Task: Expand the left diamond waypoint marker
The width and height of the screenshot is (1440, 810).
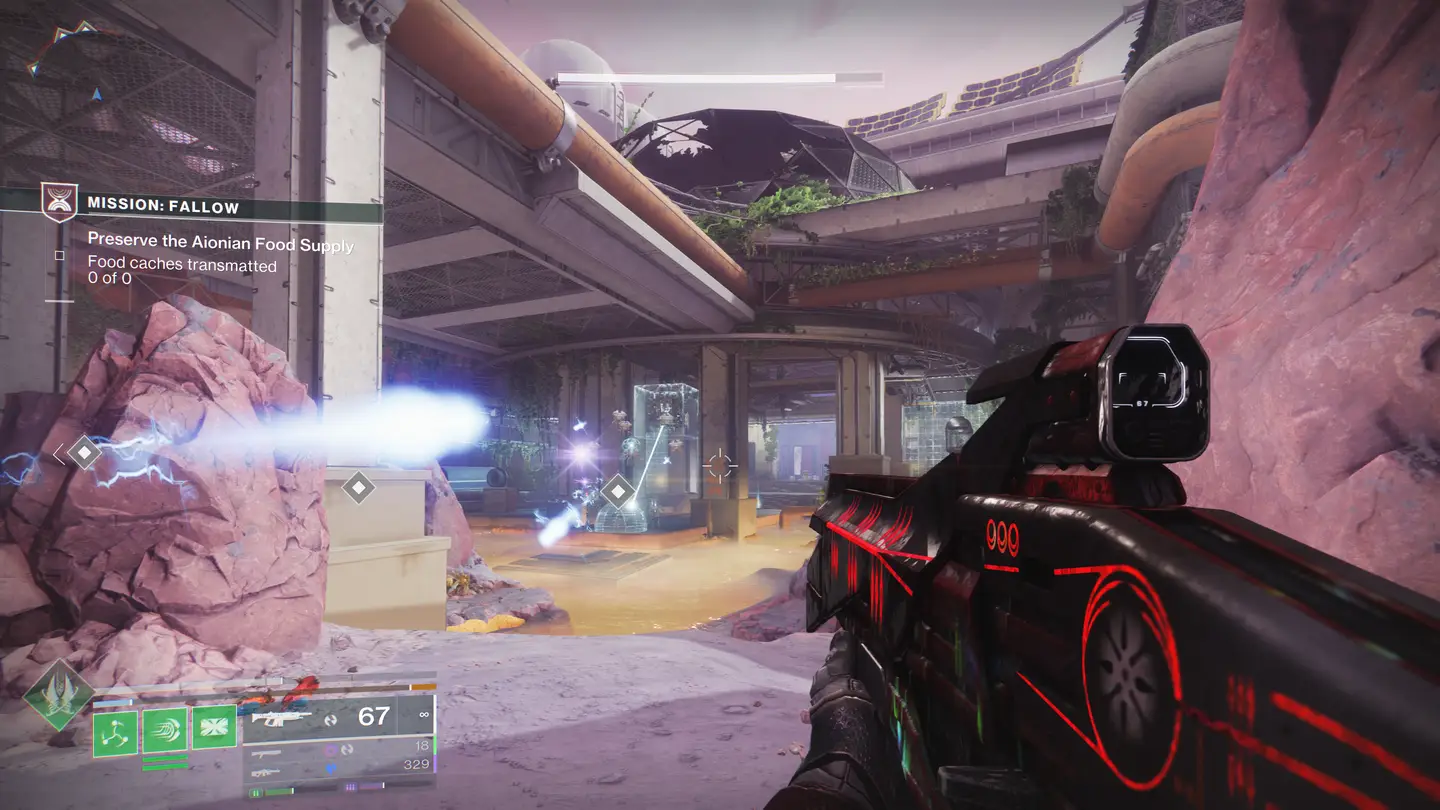Action: coord(84,452)
